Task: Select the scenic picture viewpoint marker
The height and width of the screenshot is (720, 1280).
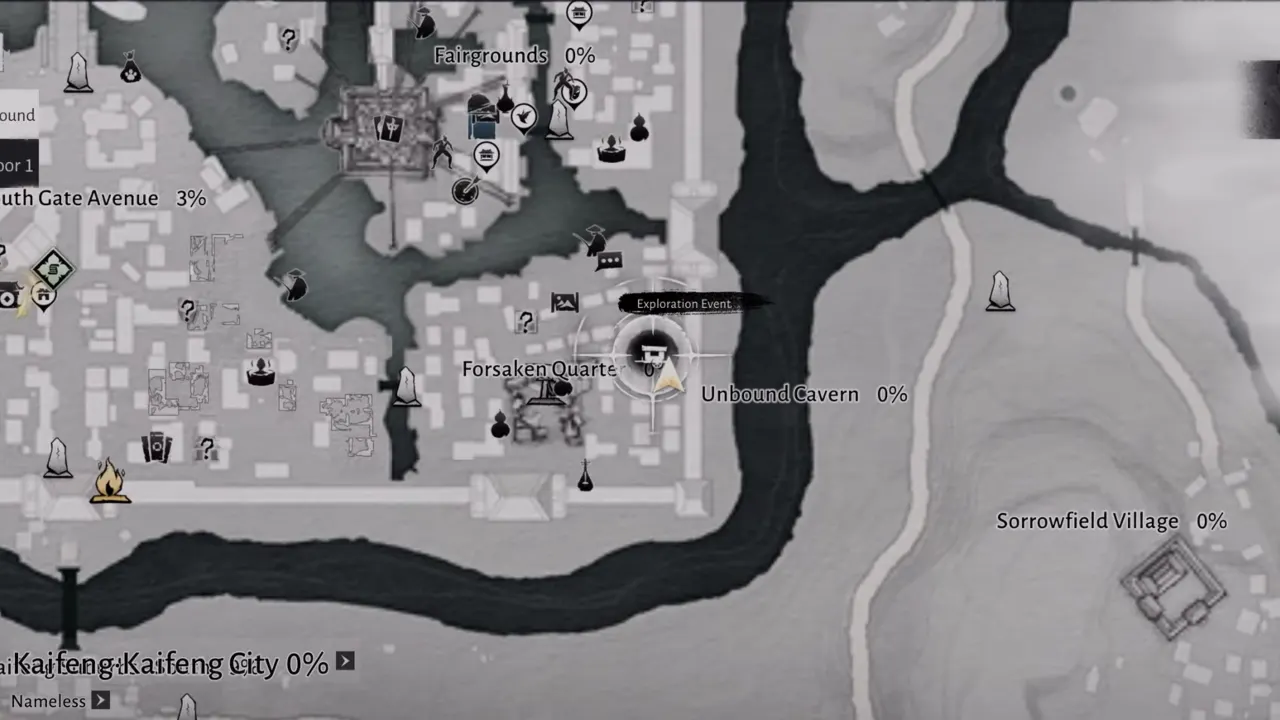Action: point(565,300)
